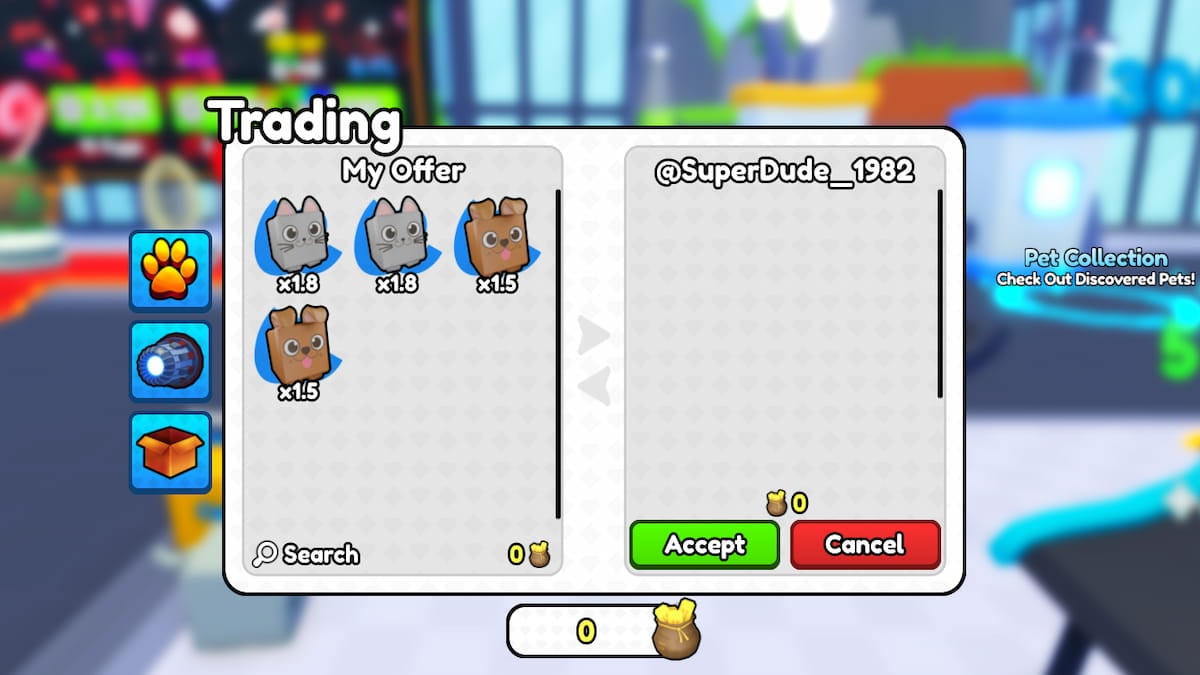The image size is (1200, 675).
Task: Select the orange paw print pets tab
Action: point(170,270)
